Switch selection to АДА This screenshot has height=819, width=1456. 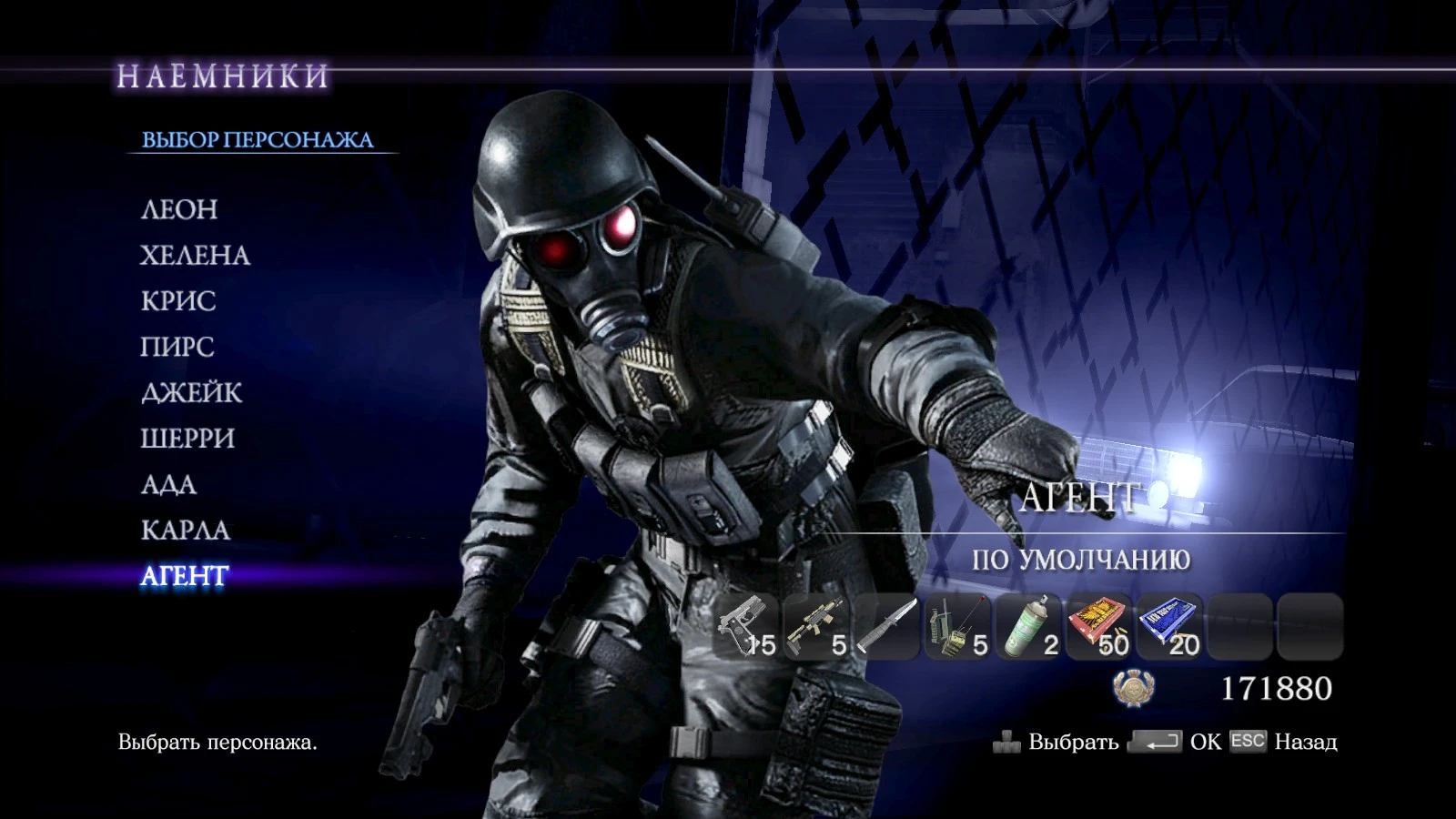point(170,486)
